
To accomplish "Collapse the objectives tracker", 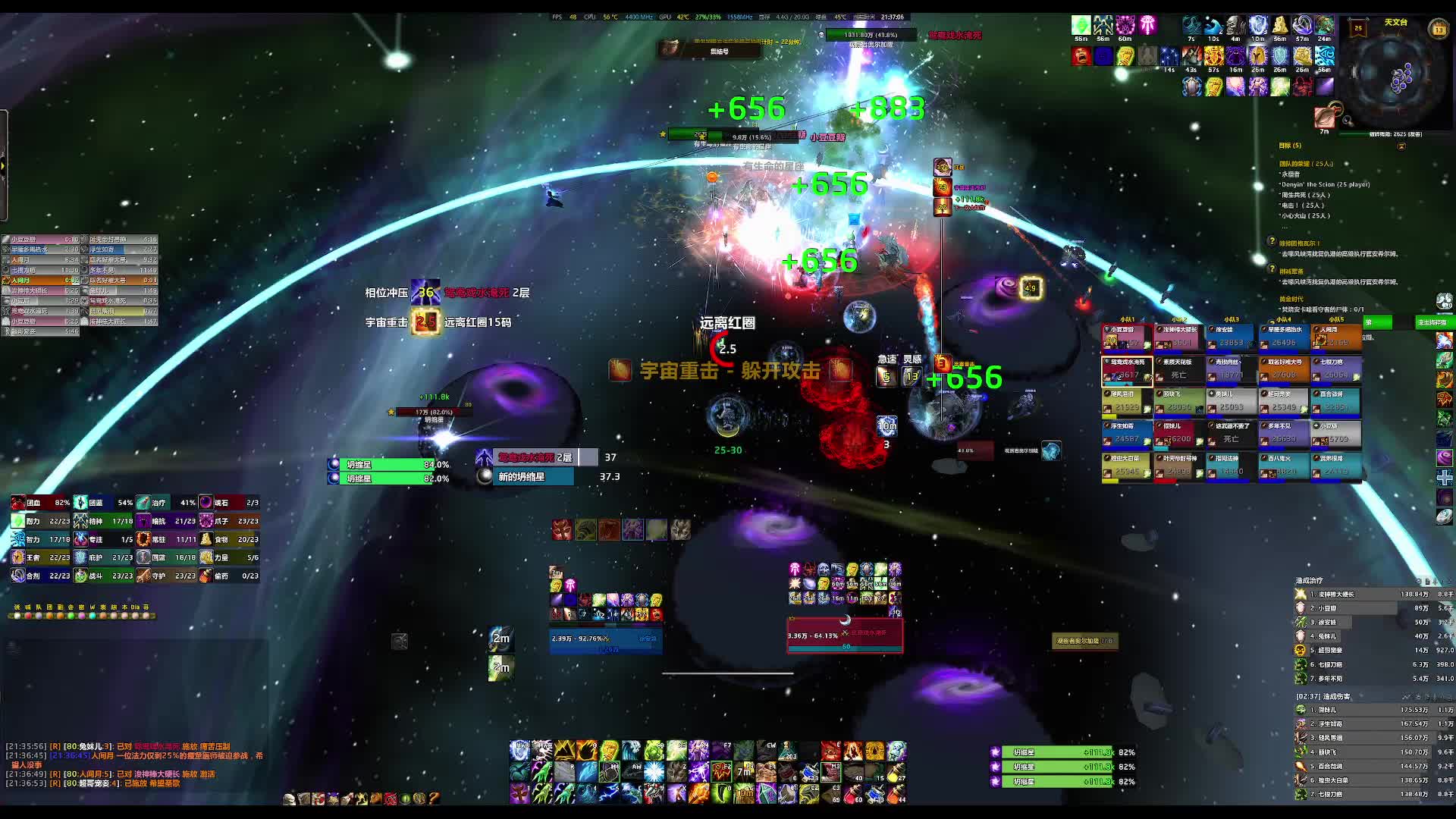I will click(1401, 146).
